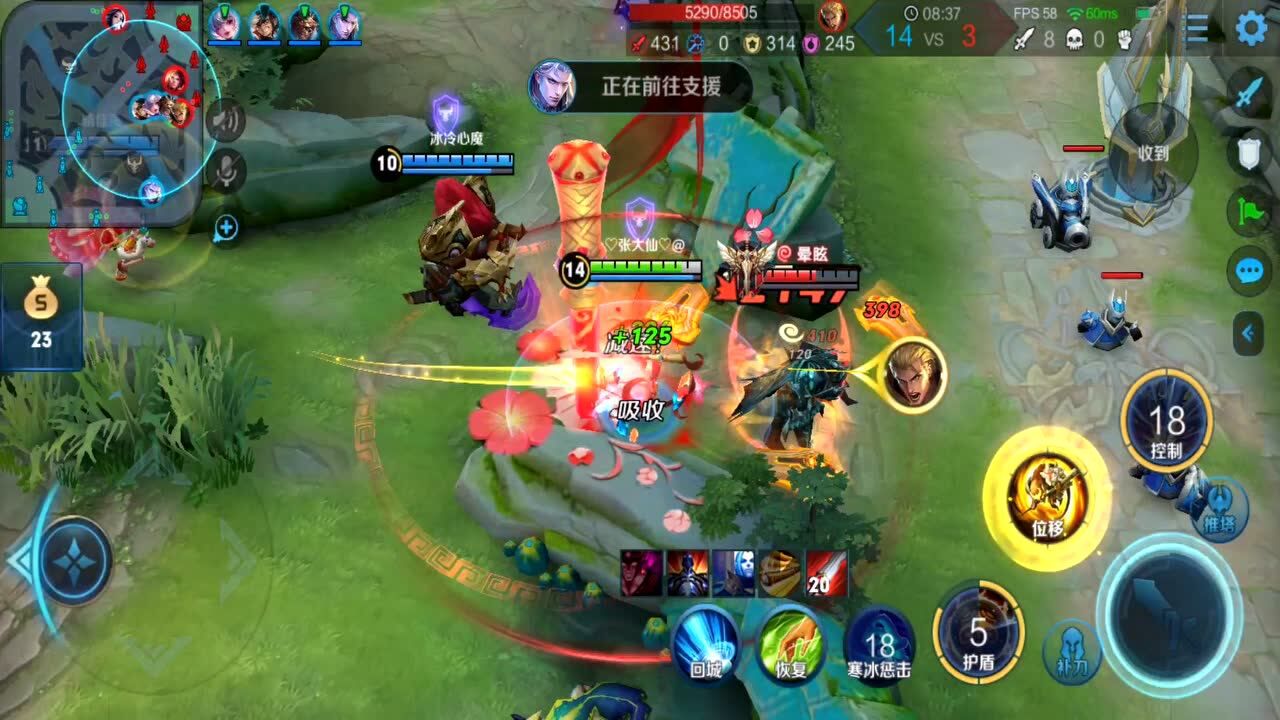This screenshot has width=1280, height=720.
Task: Send the sword attack signal
Action: point(1250,96)
